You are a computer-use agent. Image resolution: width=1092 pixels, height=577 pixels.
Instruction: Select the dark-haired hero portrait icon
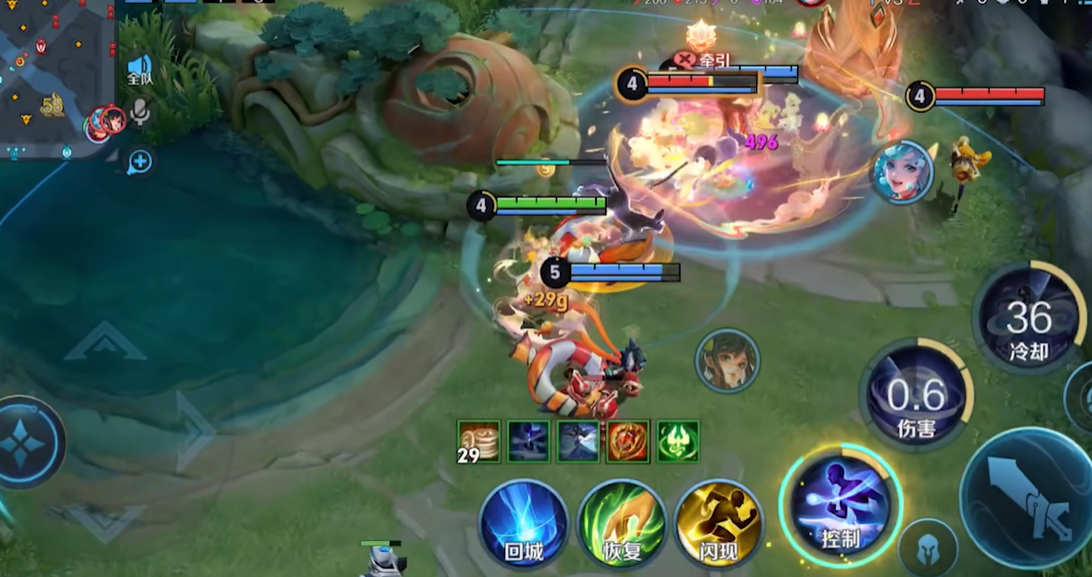[727, 361]
